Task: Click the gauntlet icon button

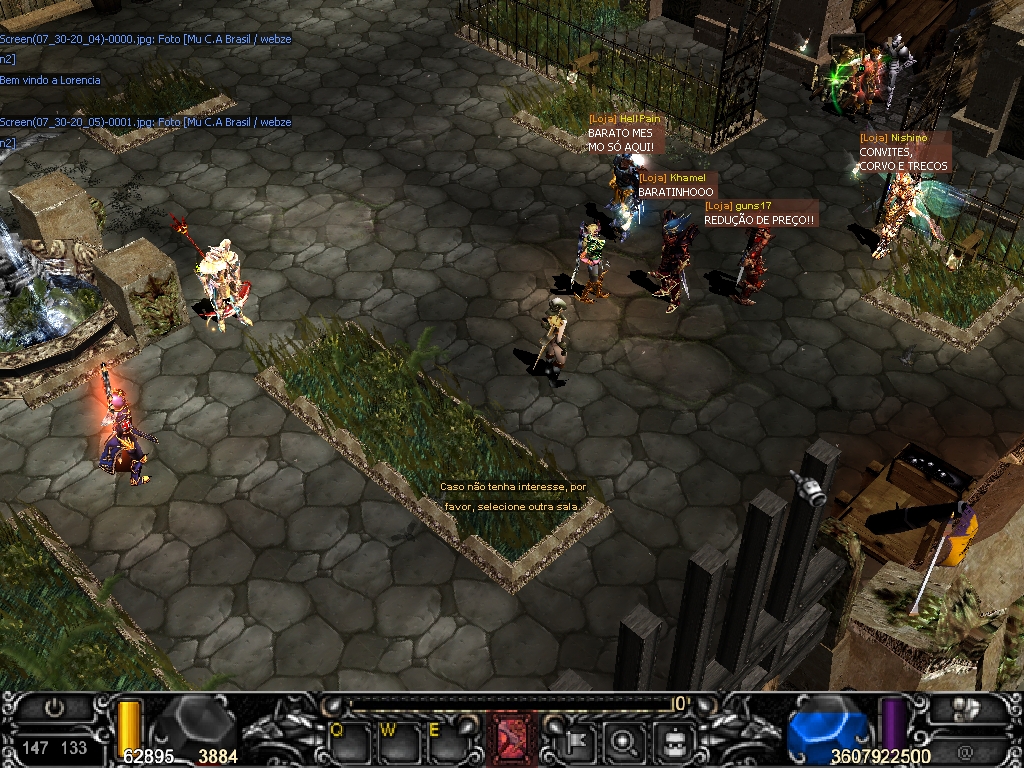Action: (x=966, y=709)
